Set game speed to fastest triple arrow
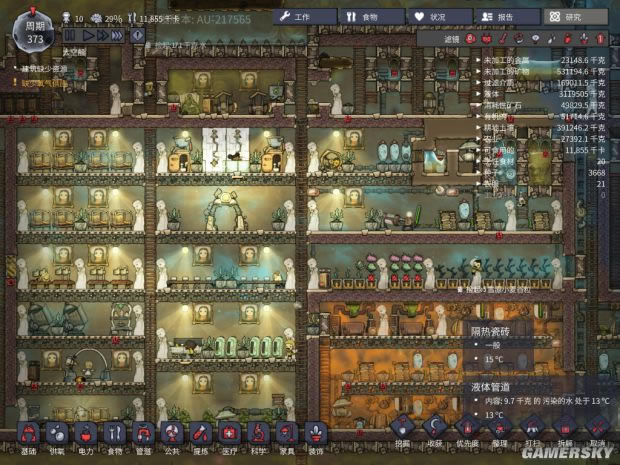The width and height of the screenshot is (620, 465). coord(119,35)
